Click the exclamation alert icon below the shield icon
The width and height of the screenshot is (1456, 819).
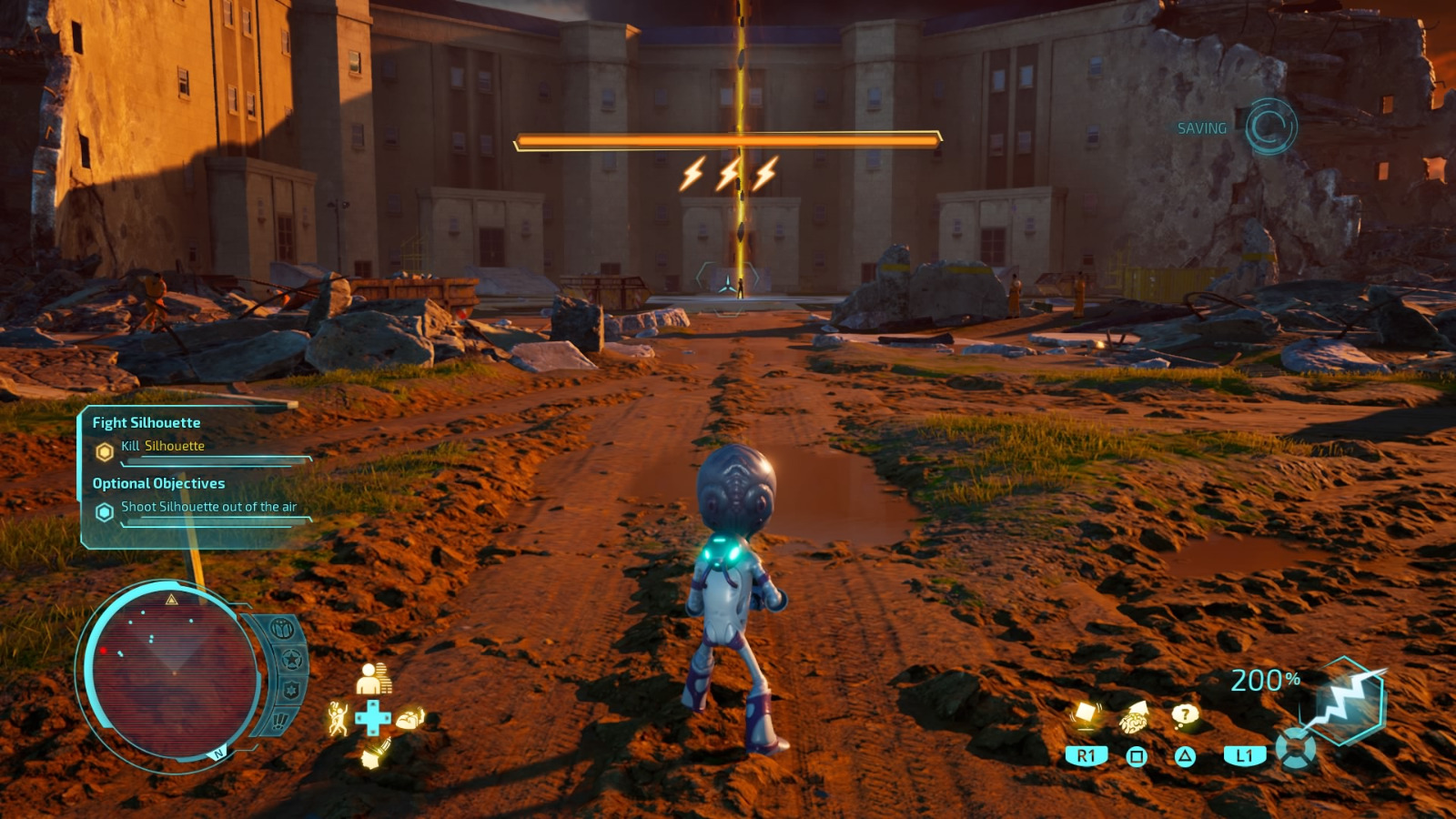(x=279, y=720)
